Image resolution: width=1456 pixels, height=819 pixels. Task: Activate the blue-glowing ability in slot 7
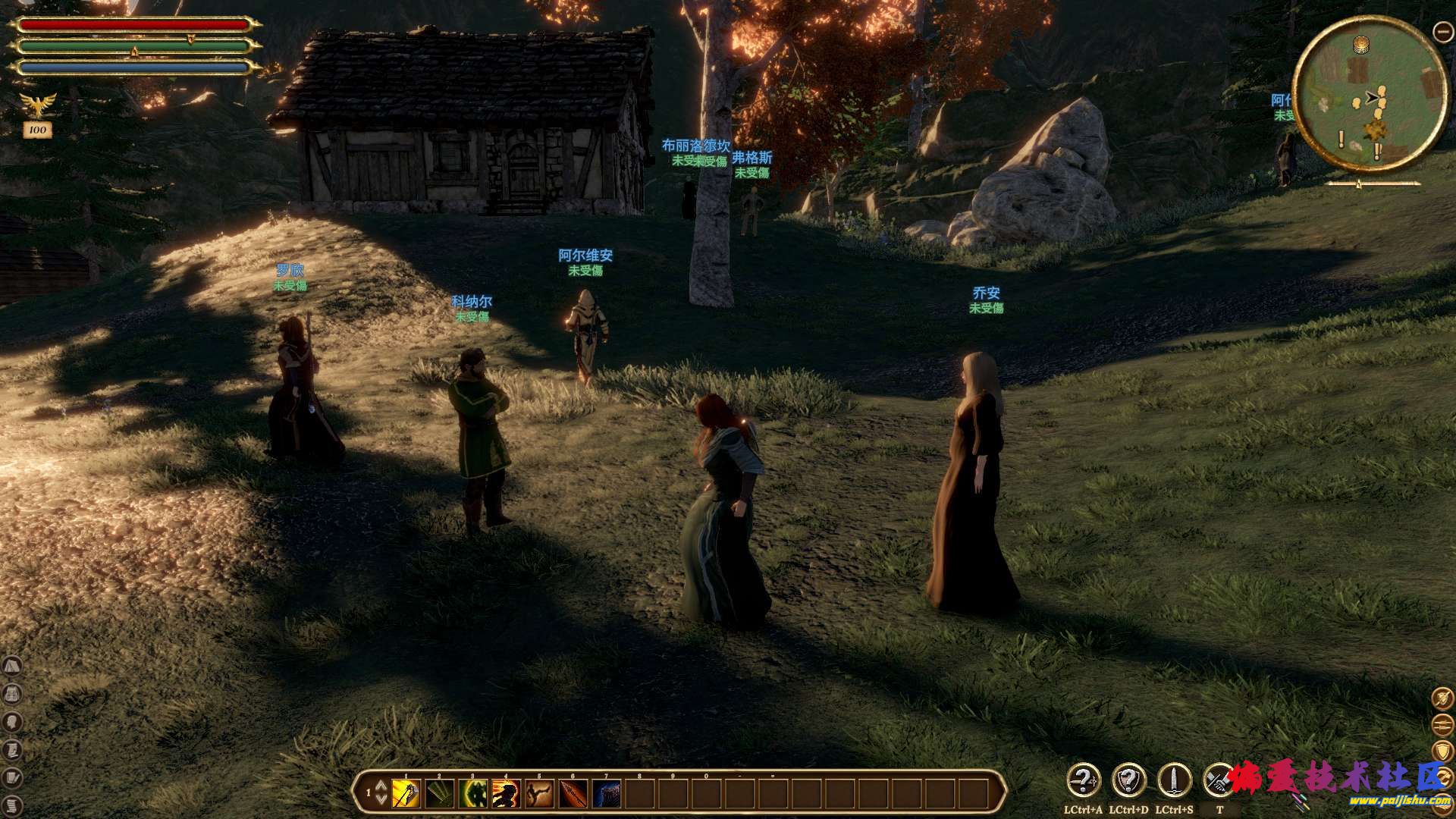point(607,794)
